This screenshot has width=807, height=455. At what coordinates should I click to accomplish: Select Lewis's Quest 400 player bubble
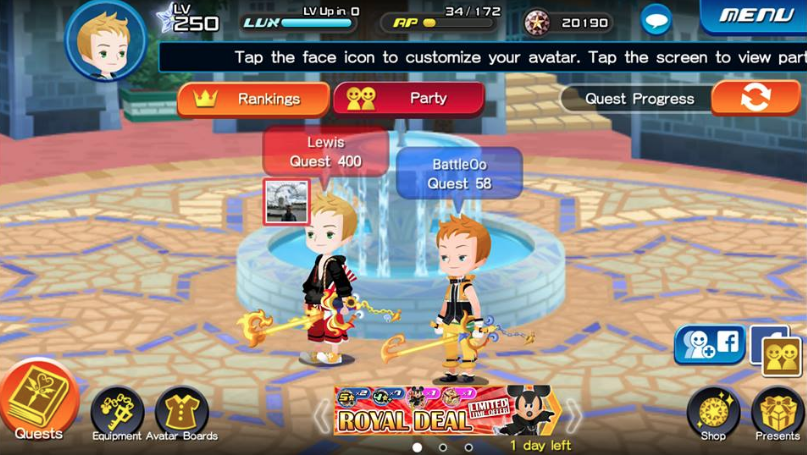pos(325,152)
